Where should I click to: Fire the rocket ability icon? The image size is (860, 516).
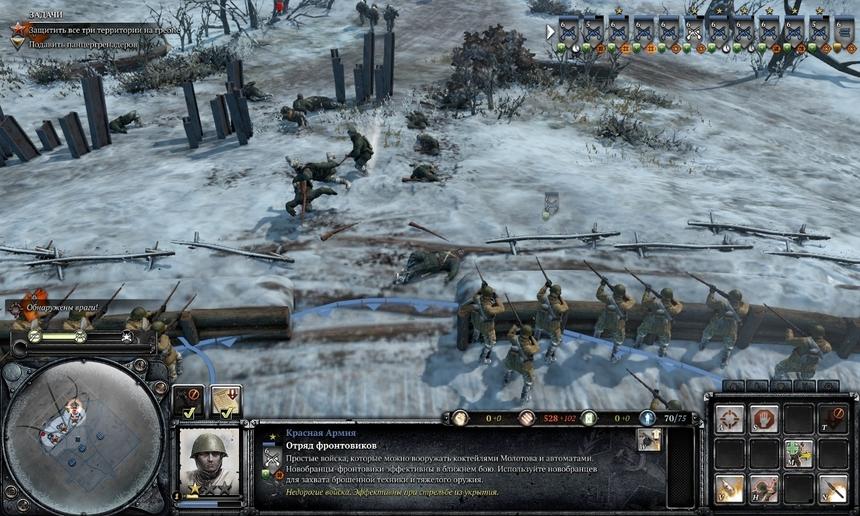point(832,487)
